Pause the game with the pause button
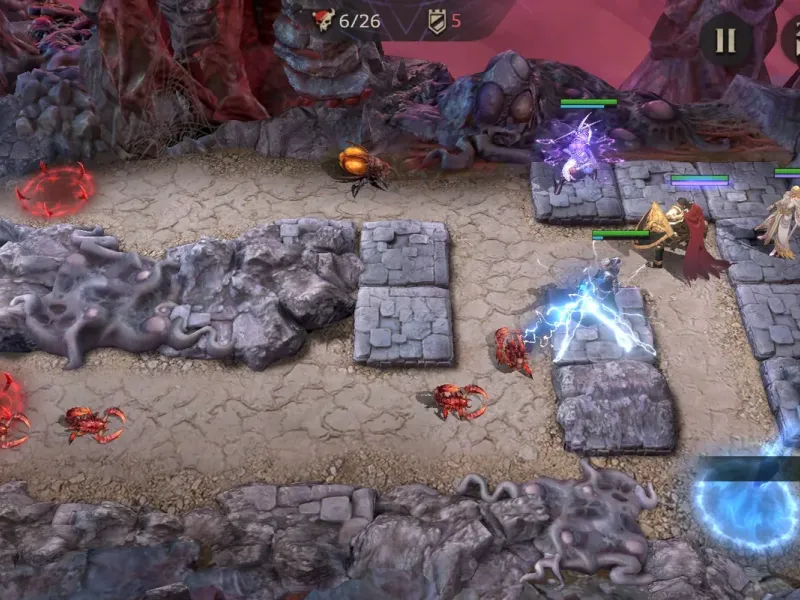The height and width of the screenshot is (600, 800). tap(725, 40)
